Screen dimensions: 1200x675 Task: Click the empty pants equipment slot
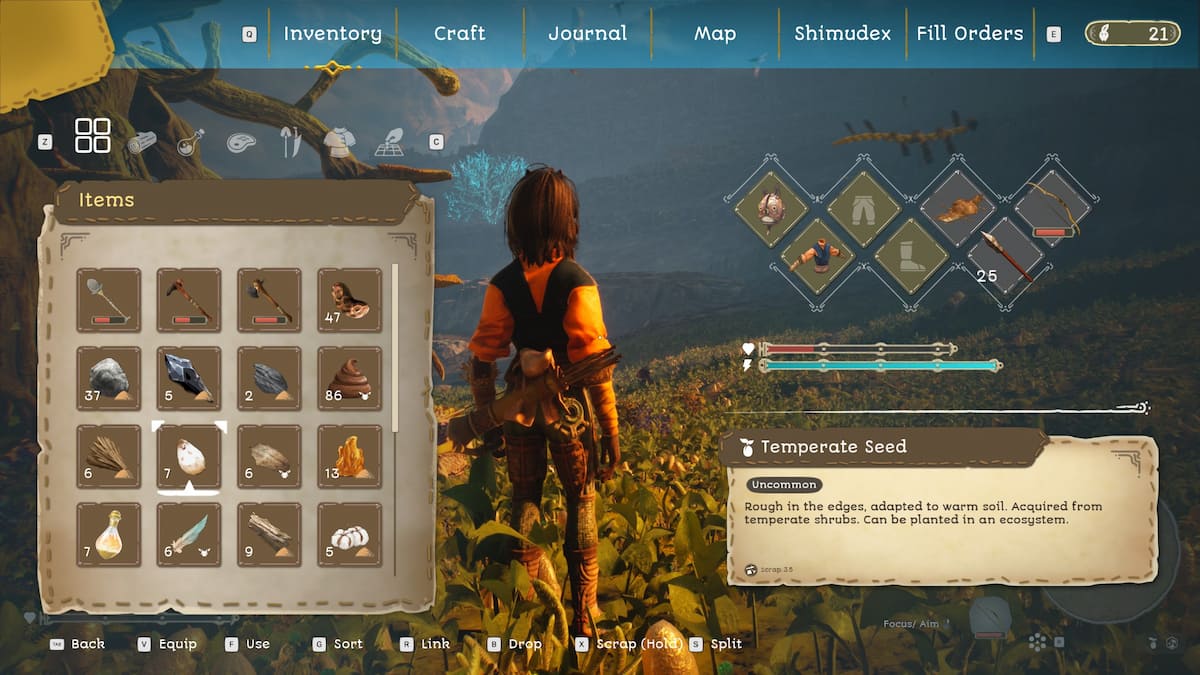pos(864,208)
